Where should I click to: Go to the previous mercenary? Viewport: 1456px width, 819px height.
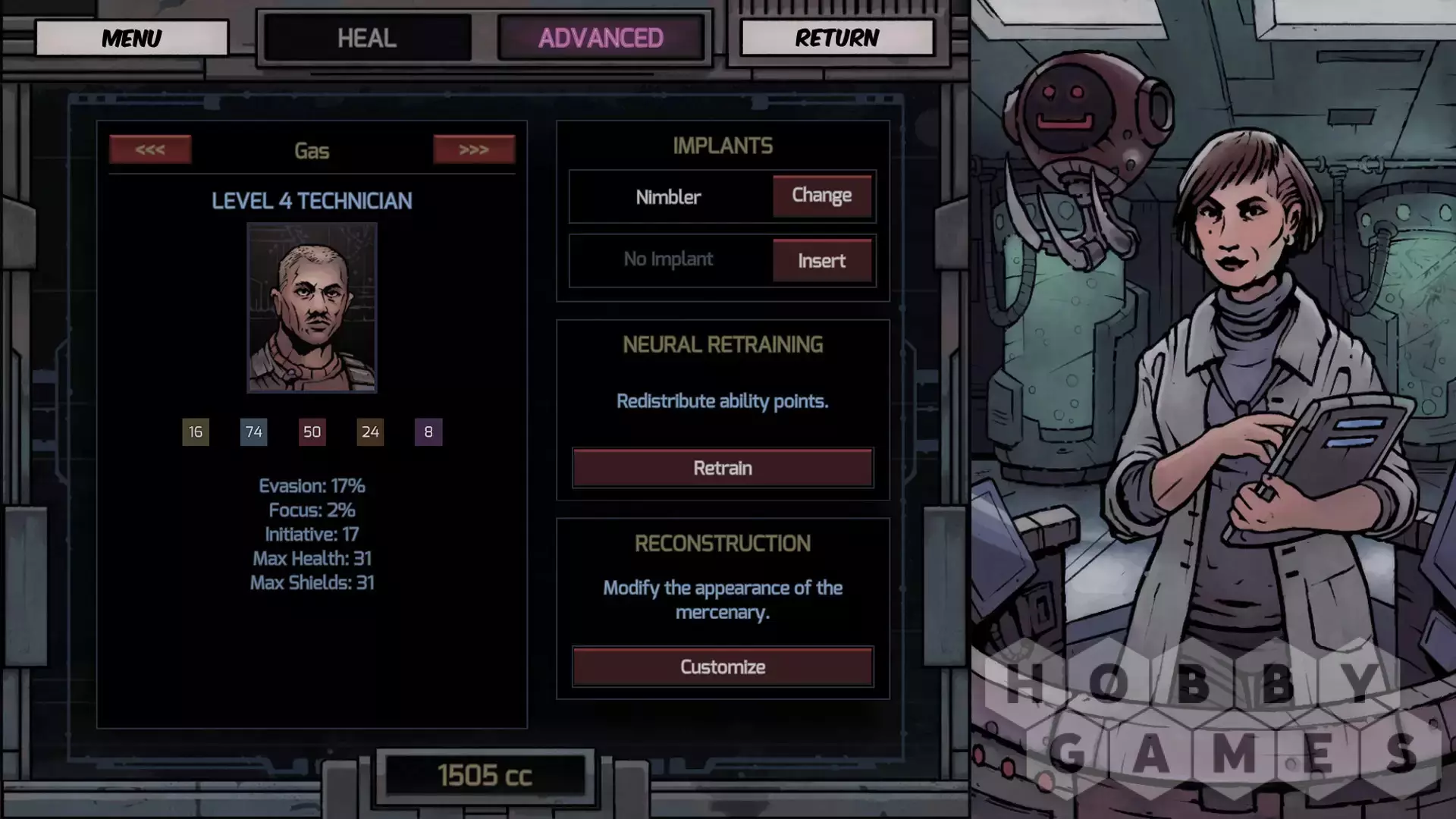click(150, 149)
